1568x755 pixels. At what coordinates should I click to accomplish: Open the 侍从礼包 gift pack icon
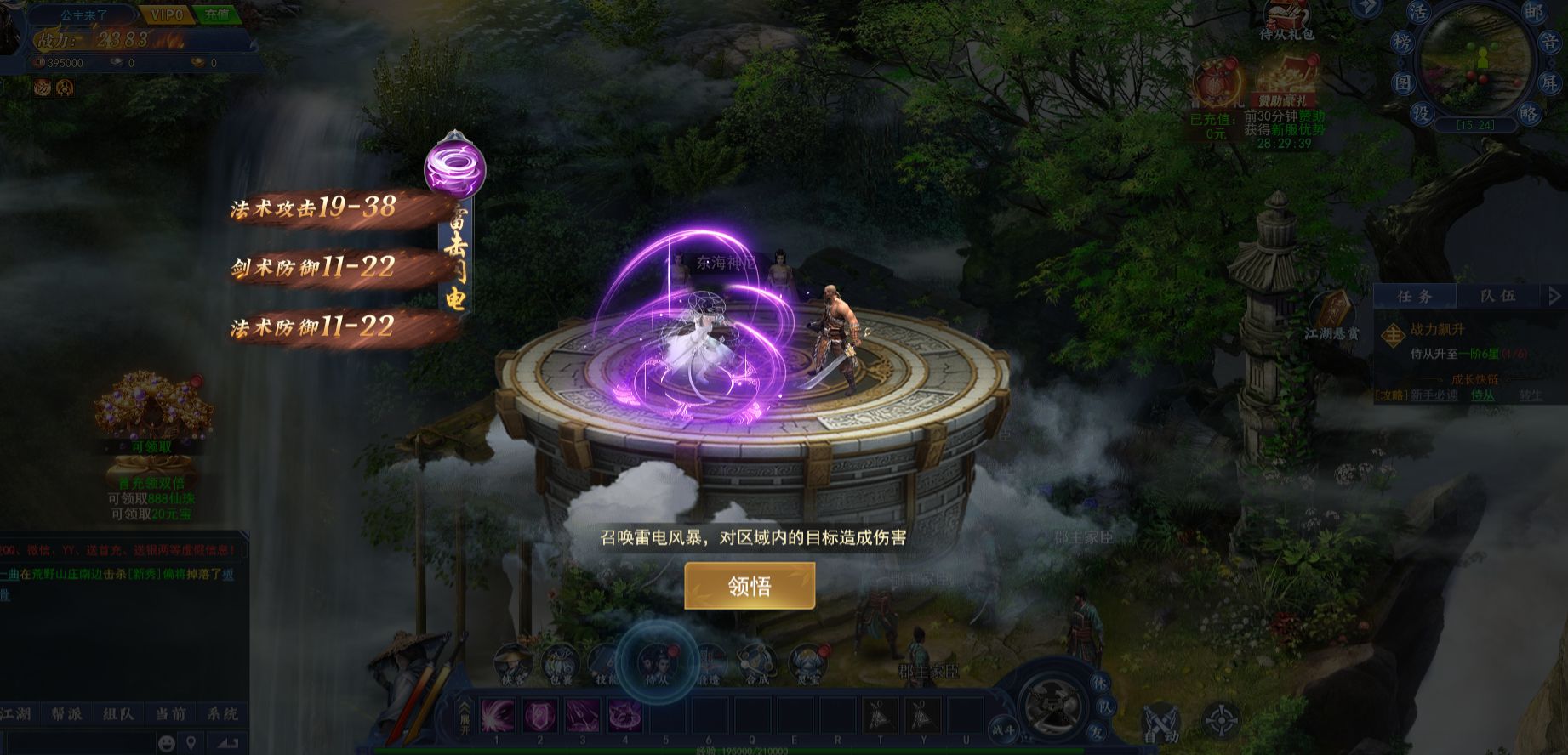(x=1286, y=20)
